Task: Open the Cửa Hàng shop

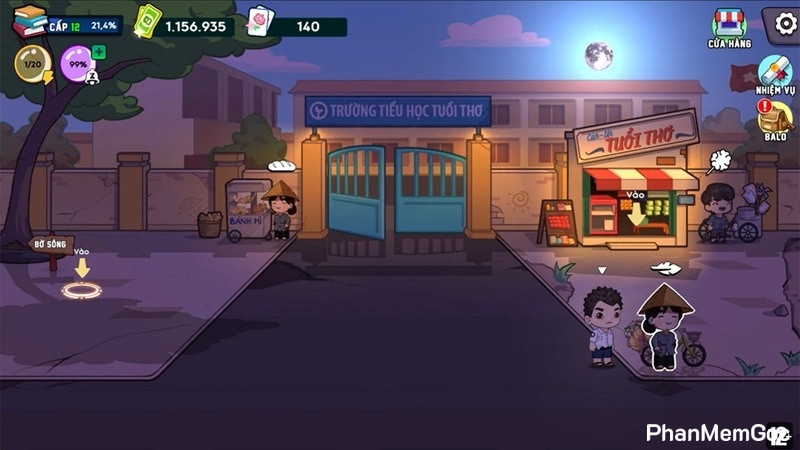Action: point(729,26)
